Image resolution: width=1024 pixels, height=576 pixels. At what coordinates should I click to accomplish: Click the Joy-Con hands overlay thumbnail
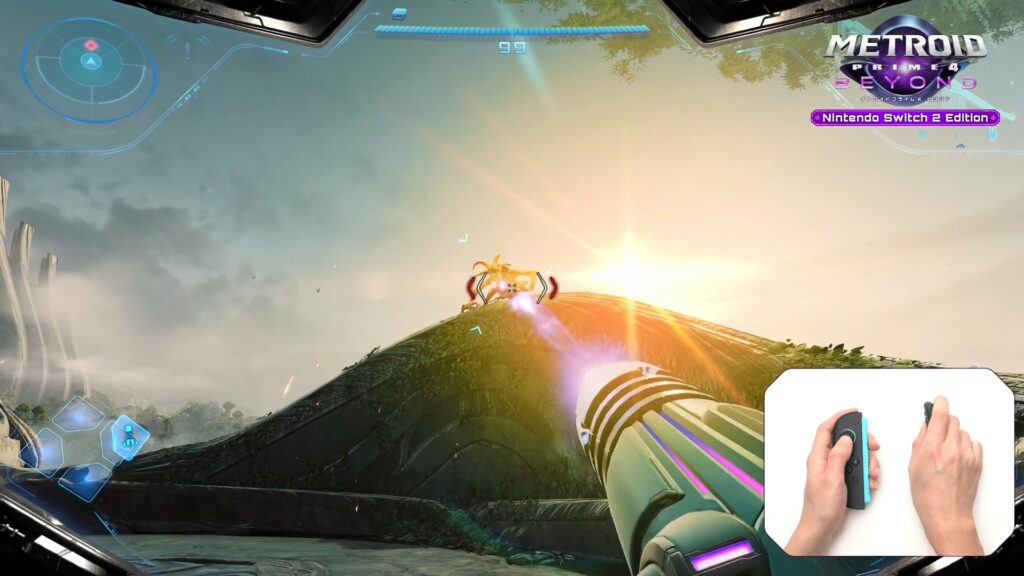click(x=890, y=462)
